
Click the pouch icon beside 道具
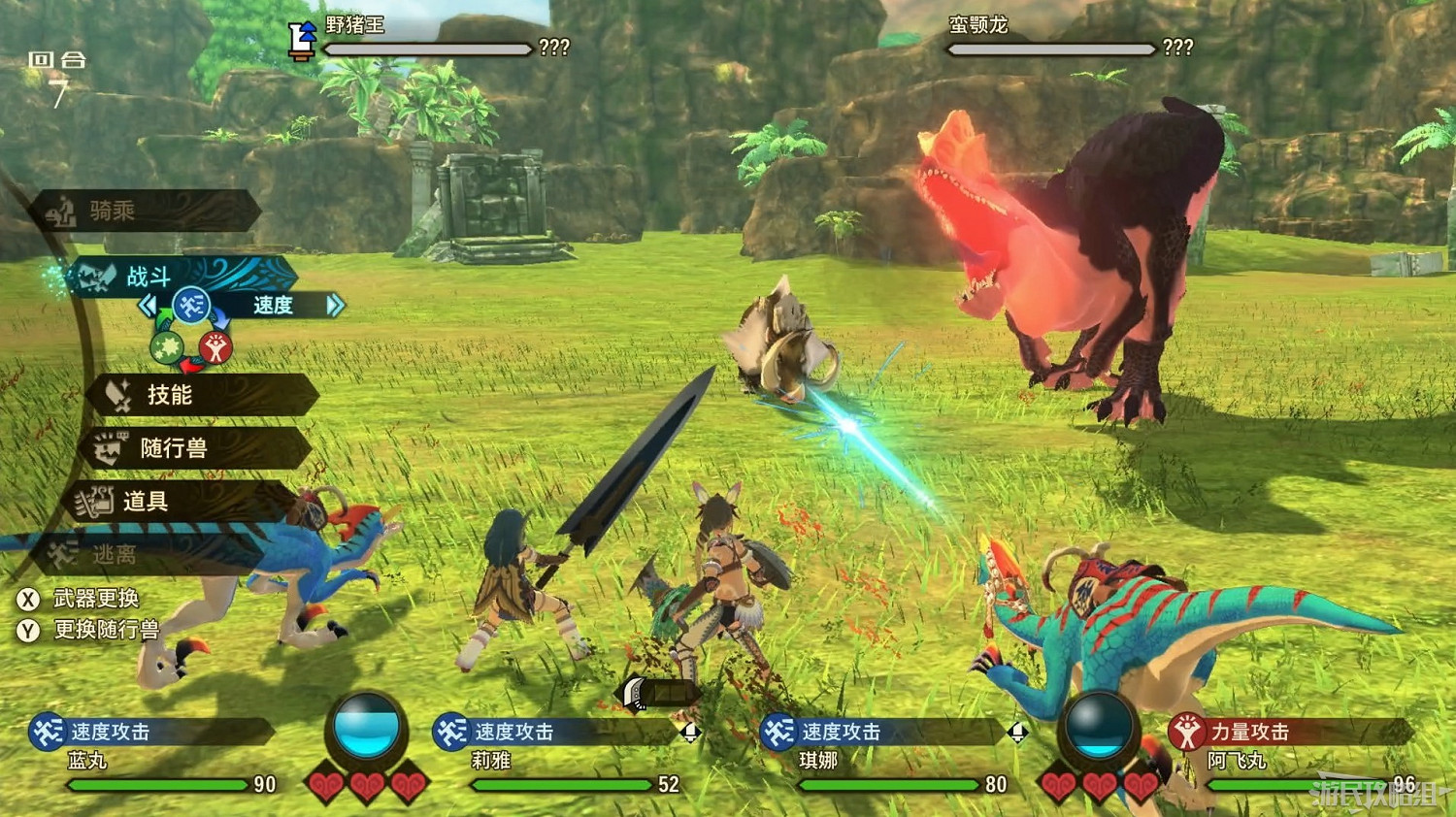click(x=95, y=502)
